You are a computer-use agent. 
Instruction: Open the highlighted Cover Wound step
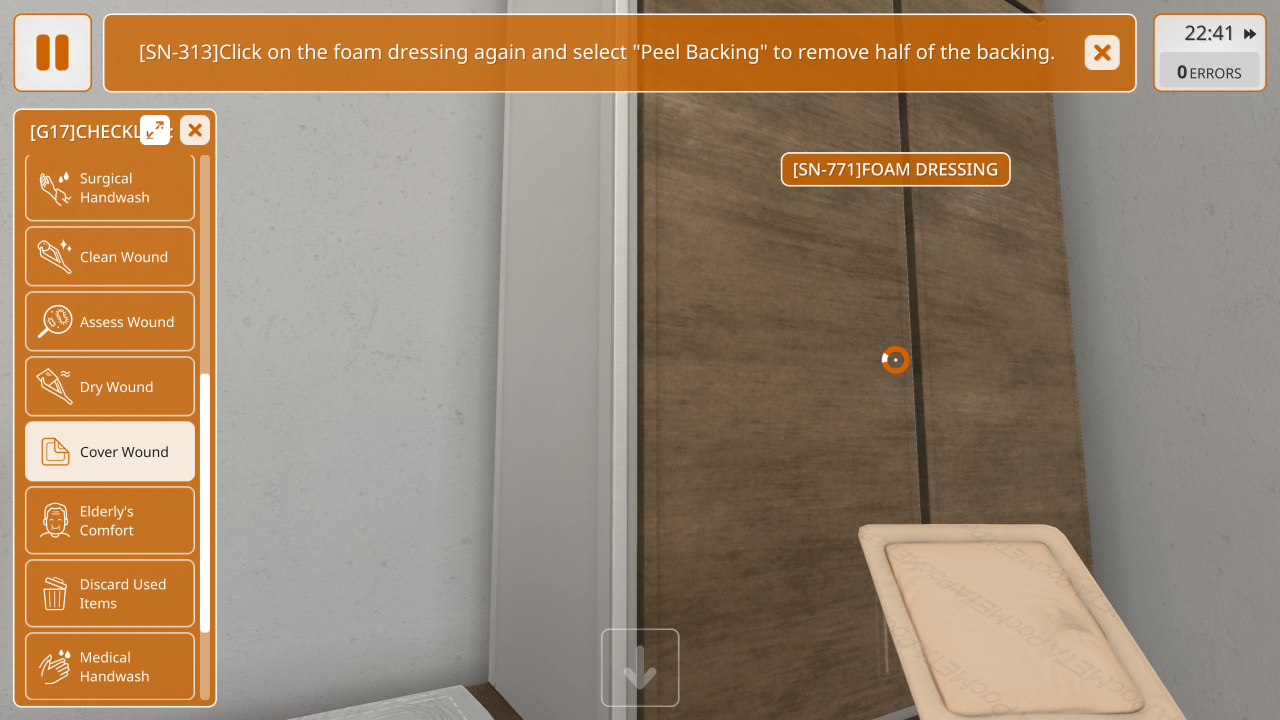click(x=110, y=452)
